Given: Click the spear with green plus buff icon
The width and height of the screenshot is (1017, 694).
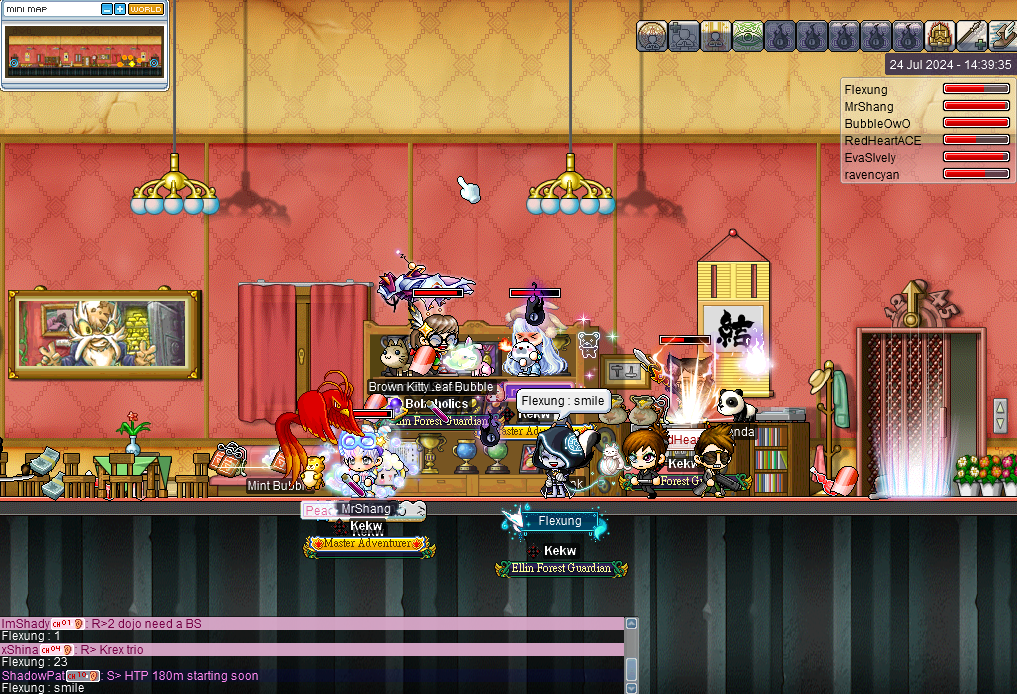Looking at the screenshot, I should click(x=972, y=36).
